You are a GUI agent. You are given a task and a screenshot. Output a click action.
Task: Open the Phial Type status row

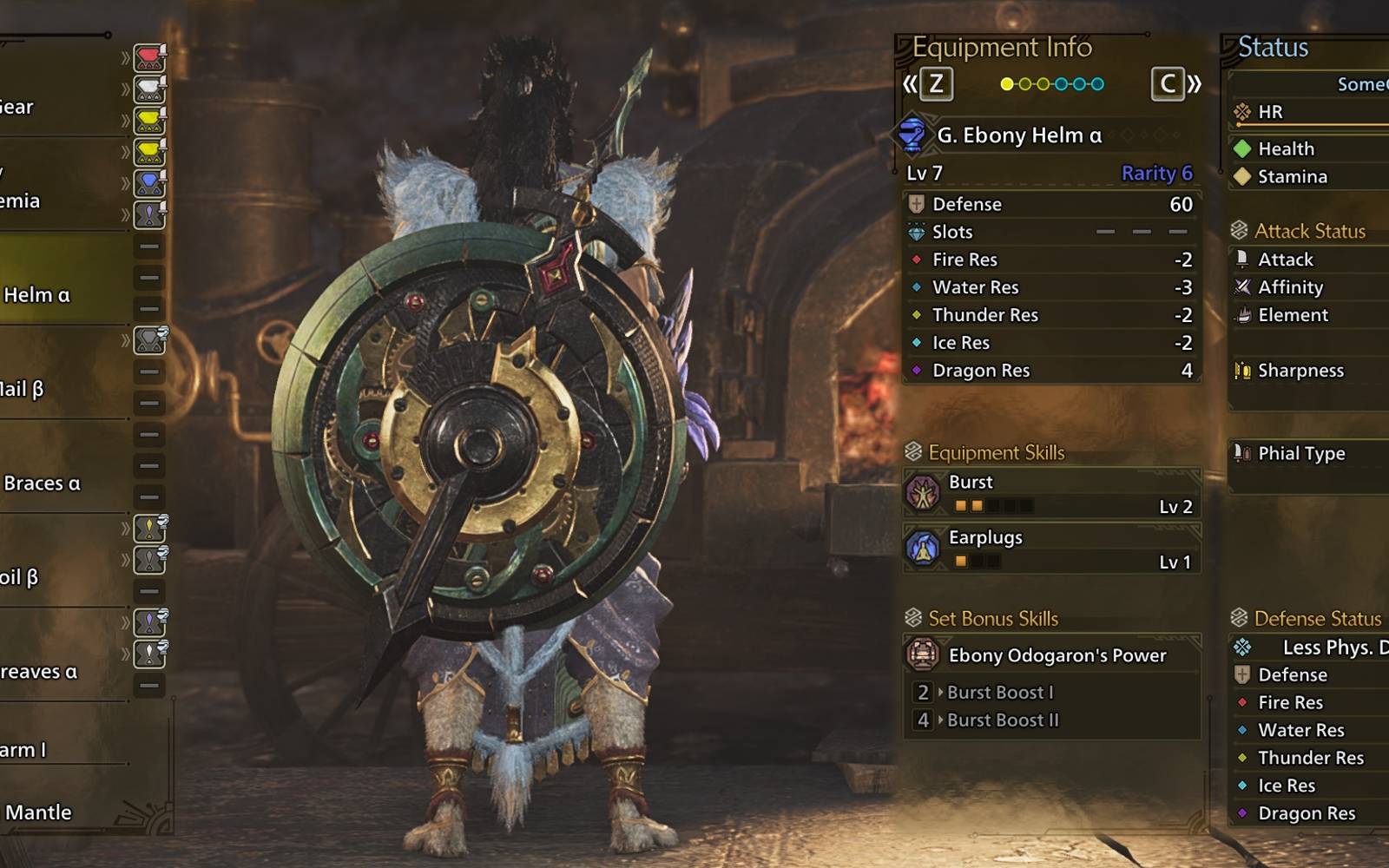point(1301,453)
